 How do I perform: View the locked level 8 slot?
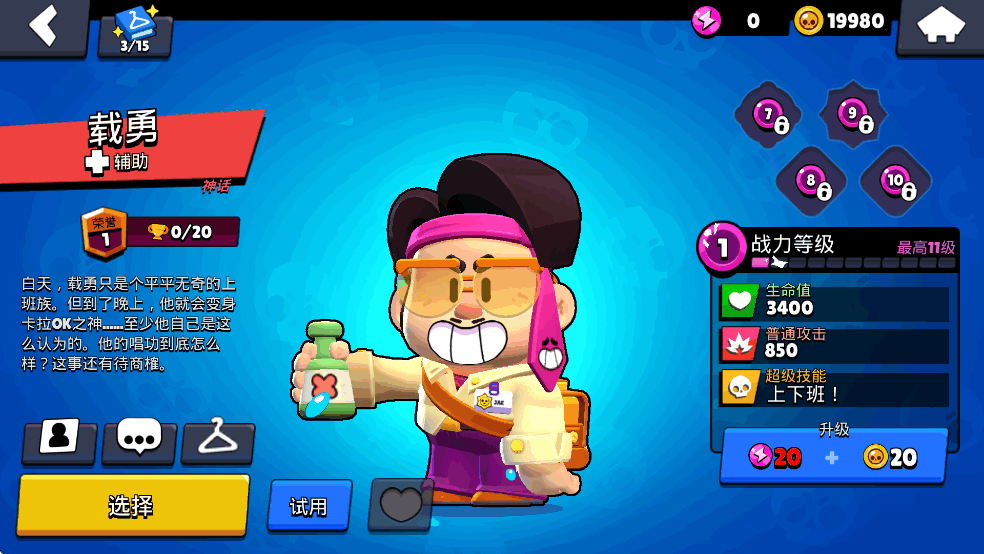coord(811,182)
